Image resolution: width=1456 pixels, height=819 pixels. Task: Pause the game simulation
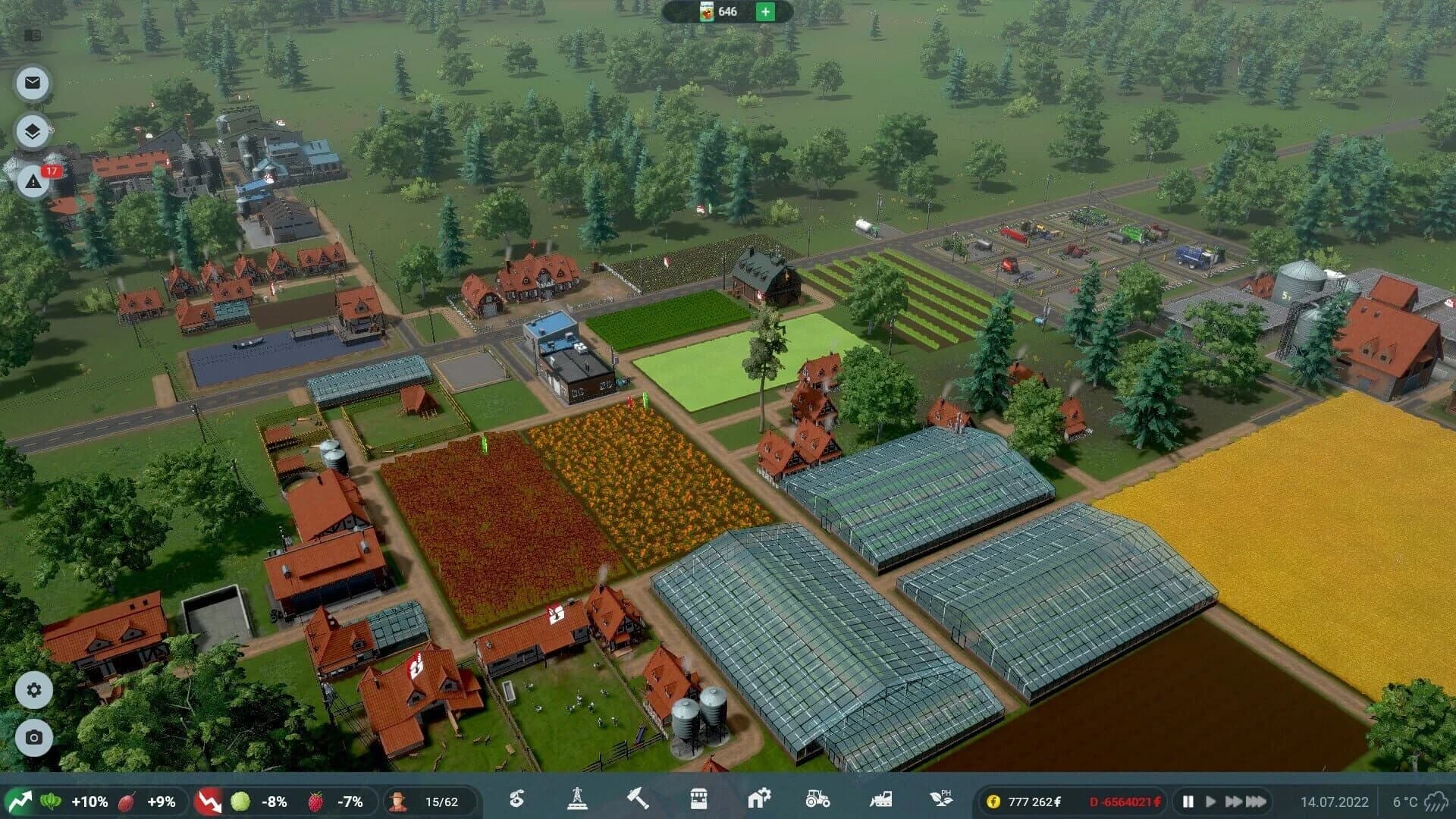click(1188, 799)
